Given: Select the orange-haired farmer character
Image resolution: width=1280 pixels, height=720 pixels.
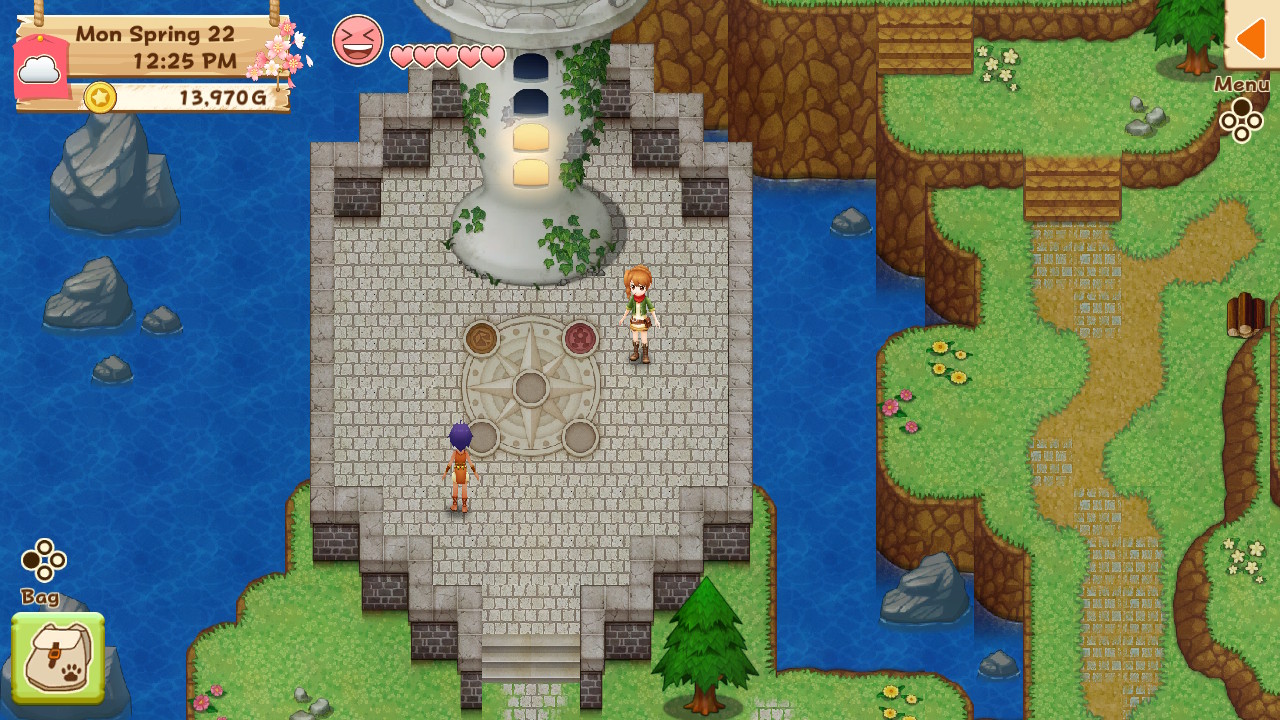Looking at the screenshot, I should (x=641, y=315).
